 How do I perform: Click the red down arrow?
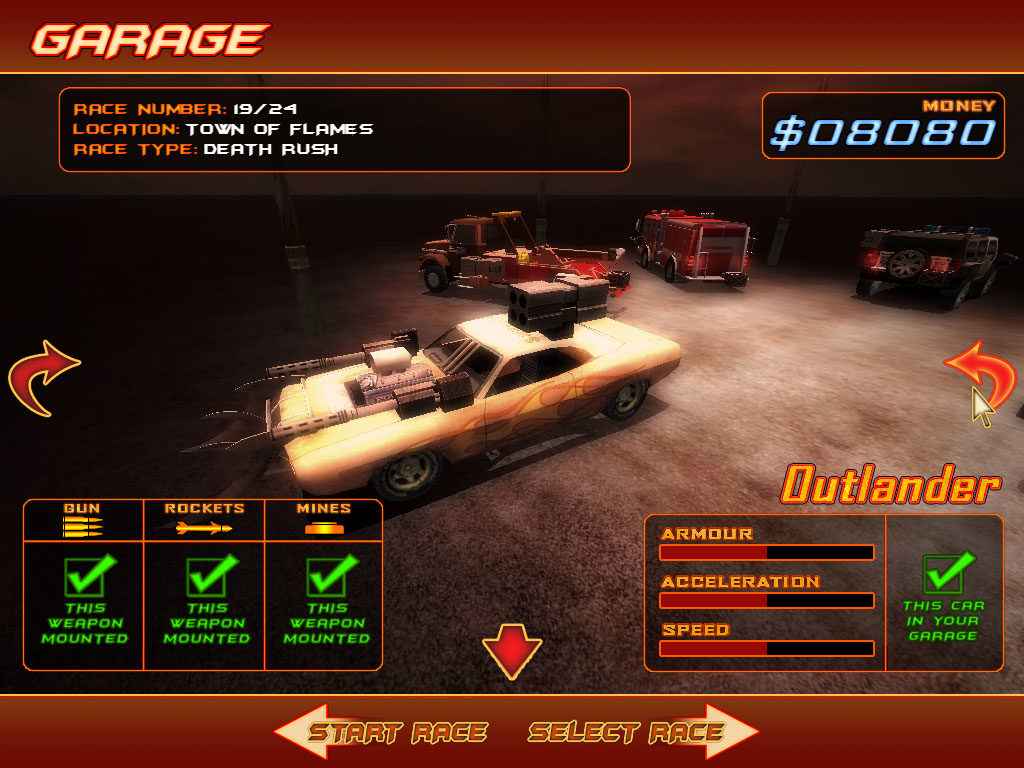pos(512,651)
